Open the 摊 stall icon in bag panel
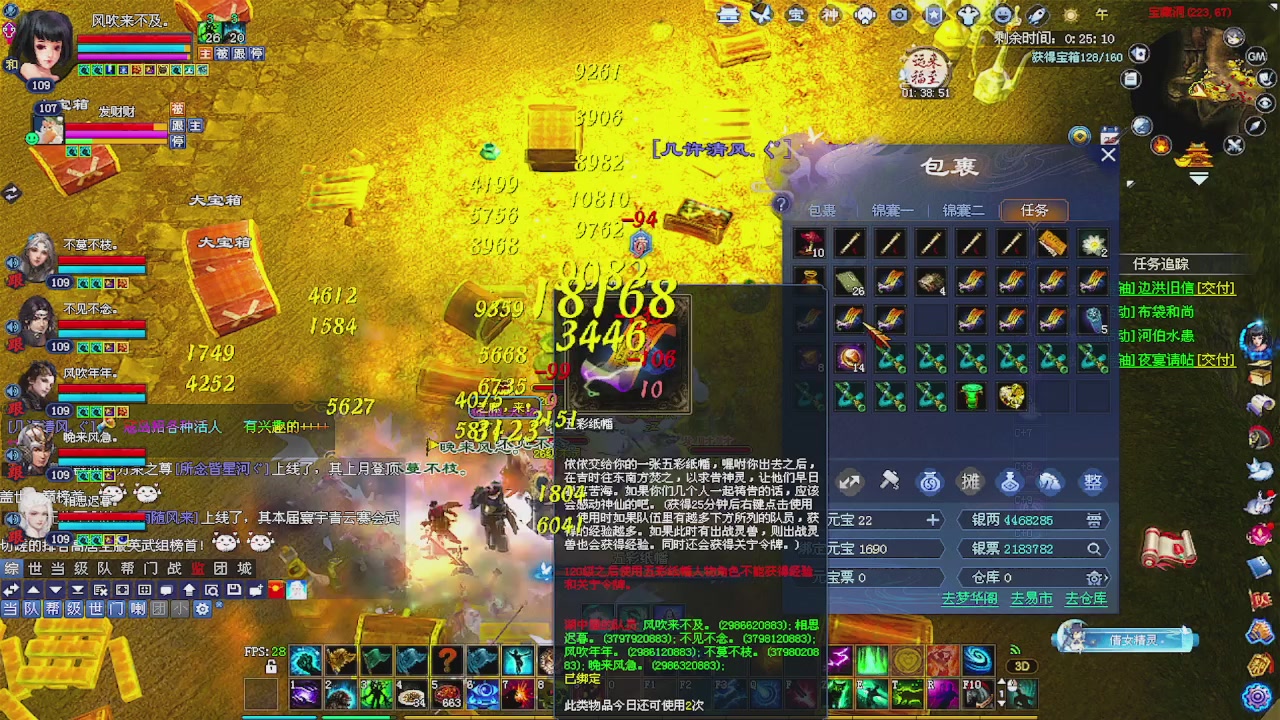The image size is (1280, 720). point(968,482)
